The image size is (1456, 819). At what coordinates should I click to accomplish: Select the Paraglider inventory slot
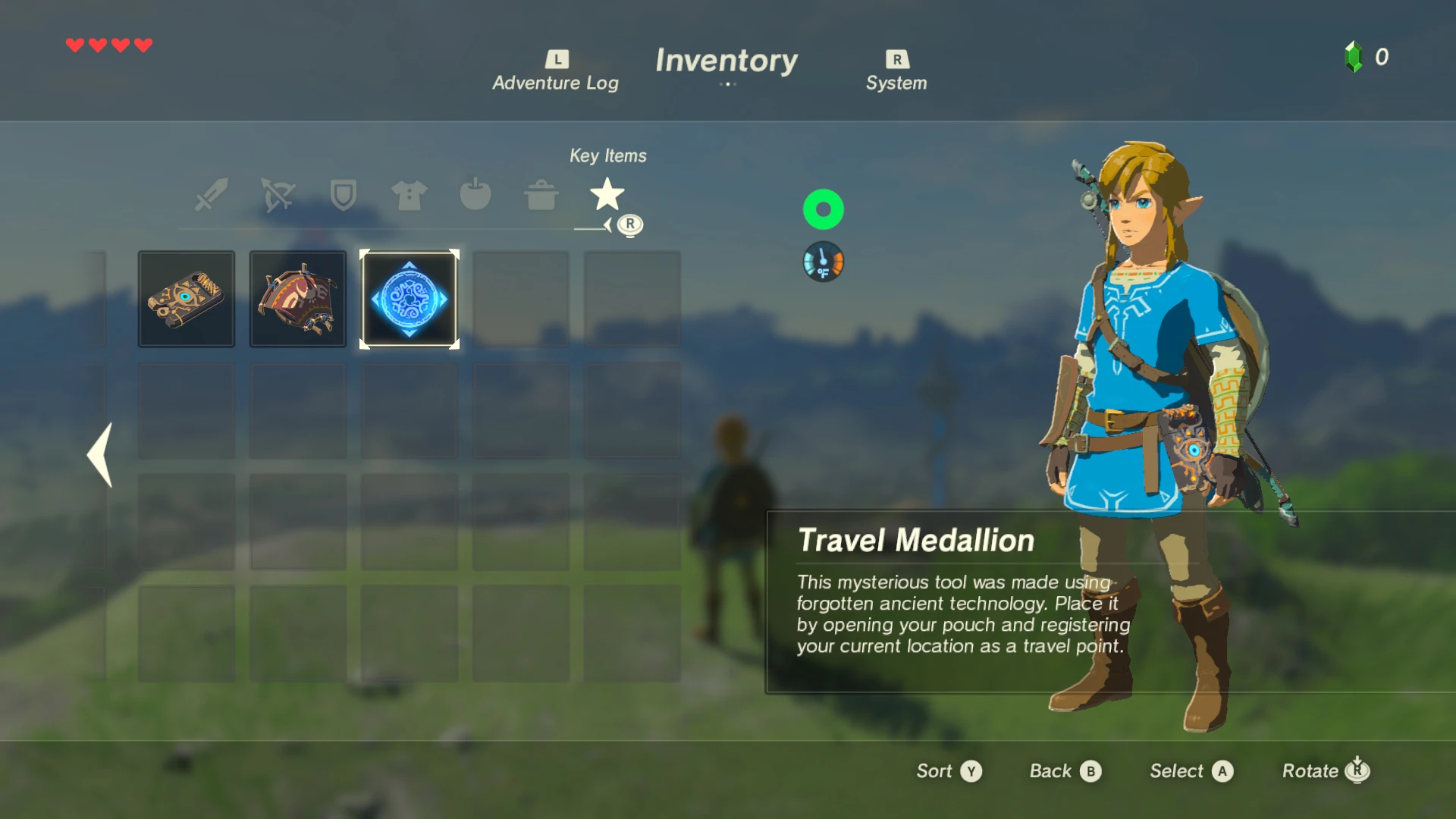(297, 299)
